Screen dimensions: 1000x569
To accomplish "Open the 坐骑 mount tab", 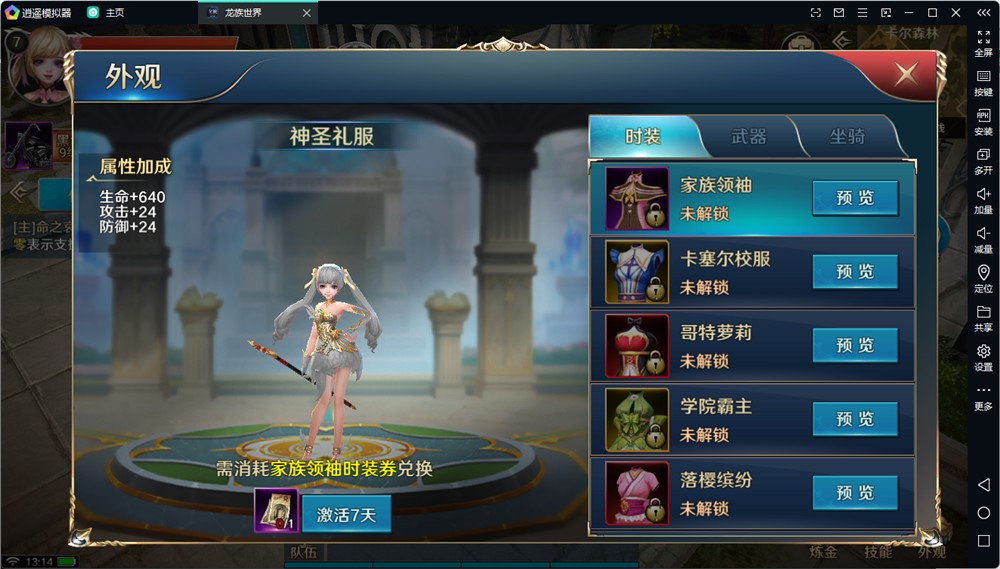I will [847, 137].
